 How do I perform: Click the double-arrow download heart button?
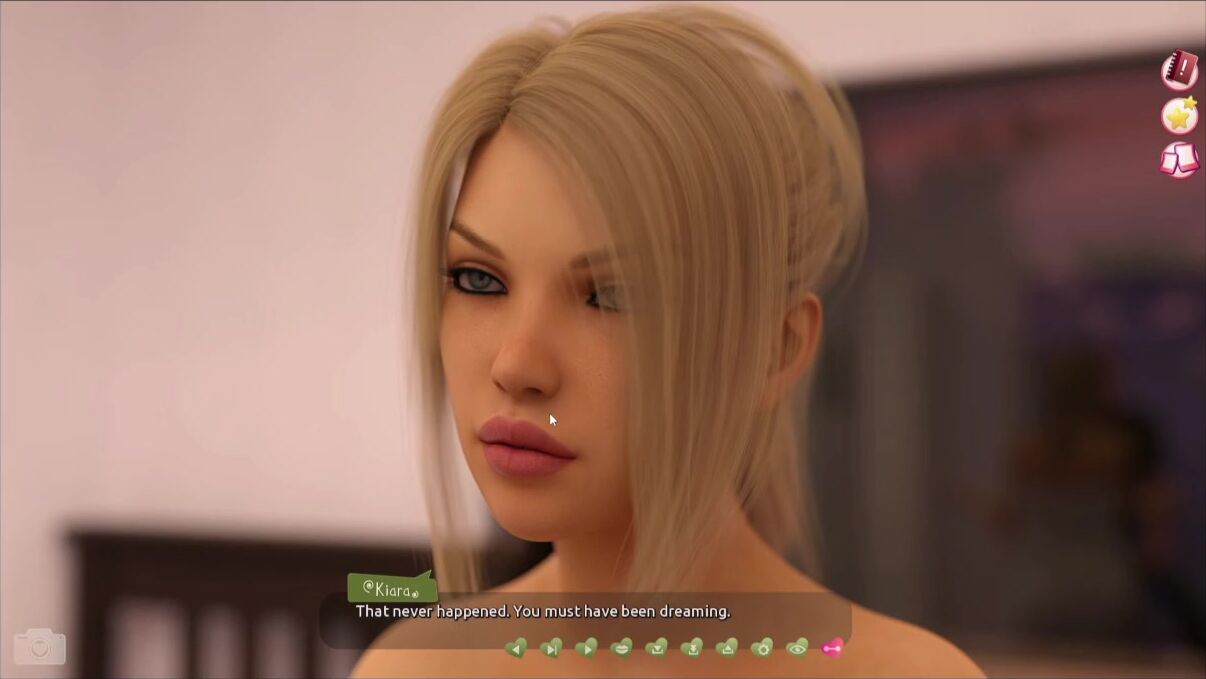pos(691,648)
